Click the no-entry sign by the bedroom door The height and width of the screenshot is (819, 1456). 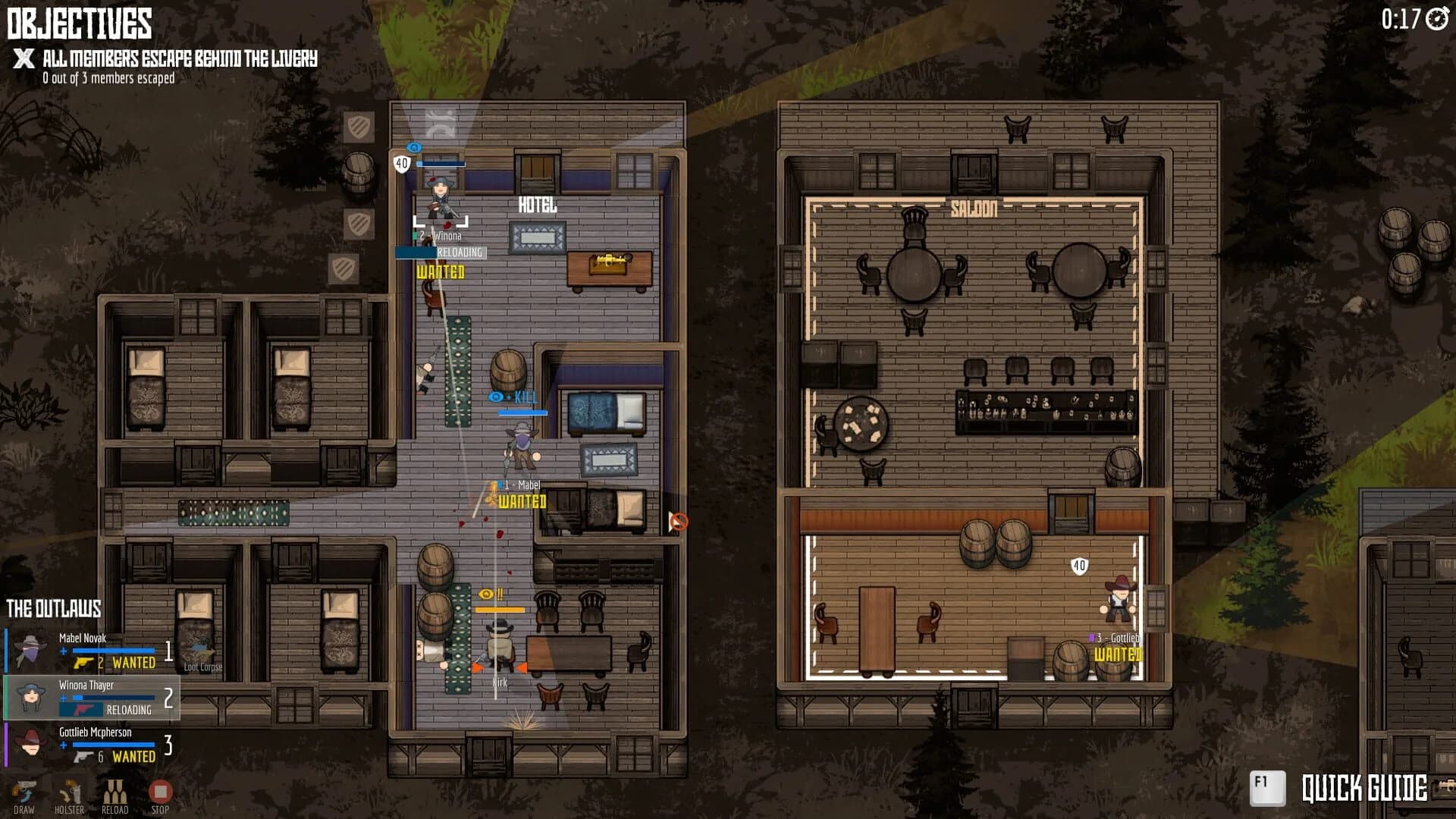click(x=680, y=522)
